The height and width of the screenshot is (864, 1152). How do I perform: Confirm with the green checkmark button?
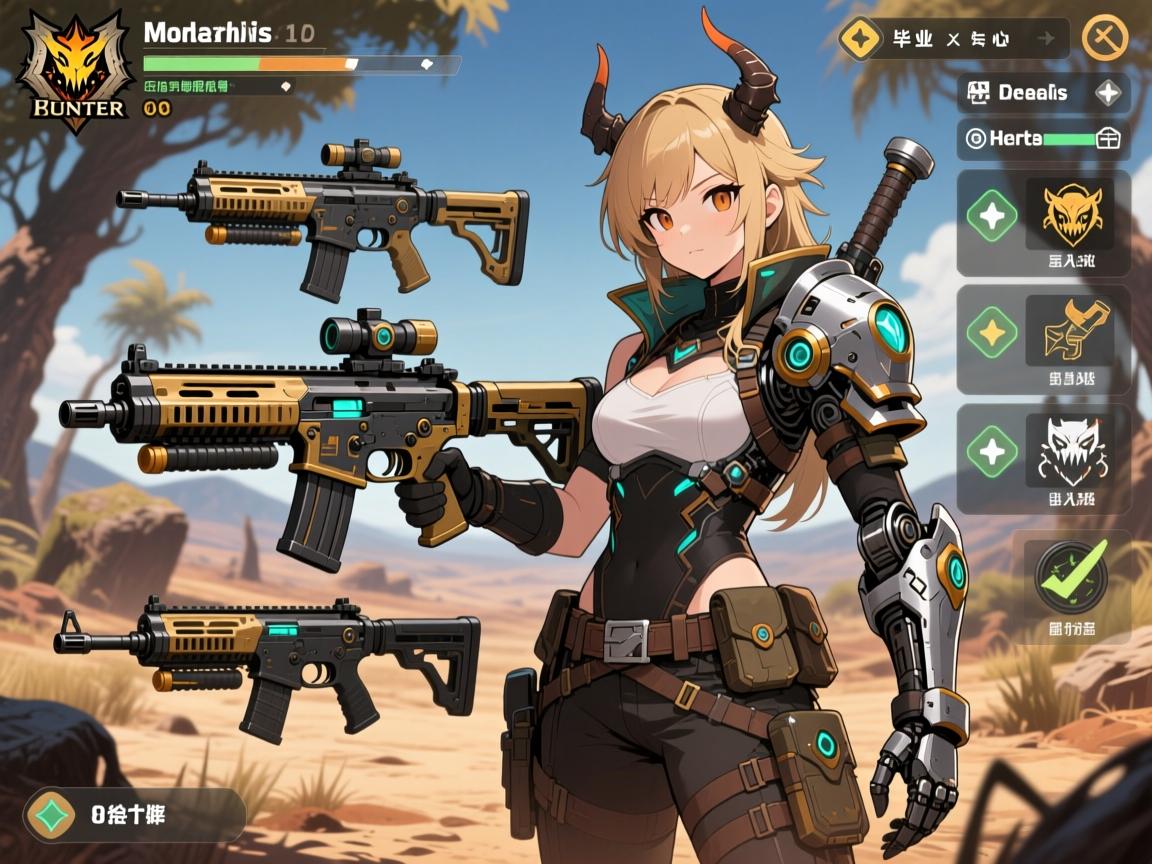point(1071,577)
